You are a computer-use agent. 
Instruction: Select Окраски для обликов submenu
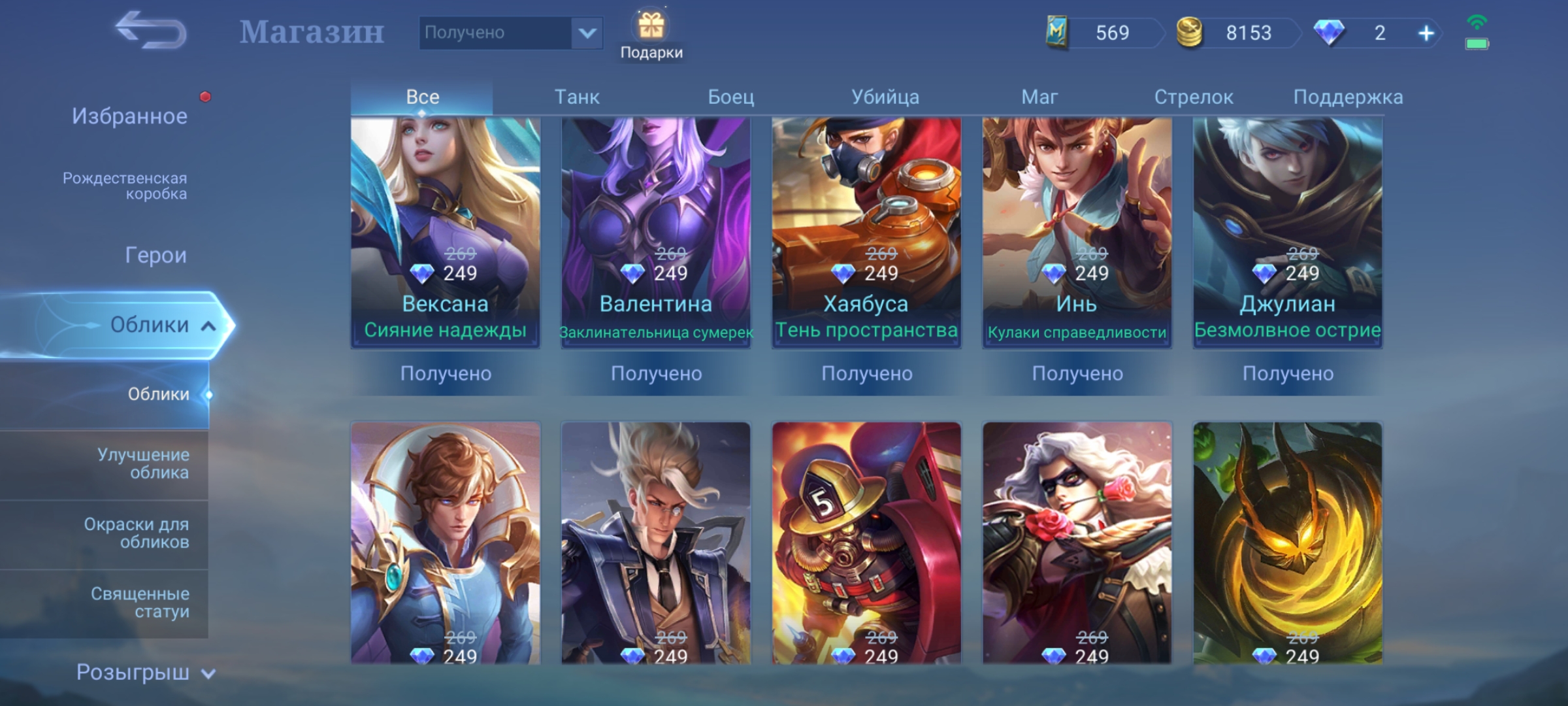point(137,533)
